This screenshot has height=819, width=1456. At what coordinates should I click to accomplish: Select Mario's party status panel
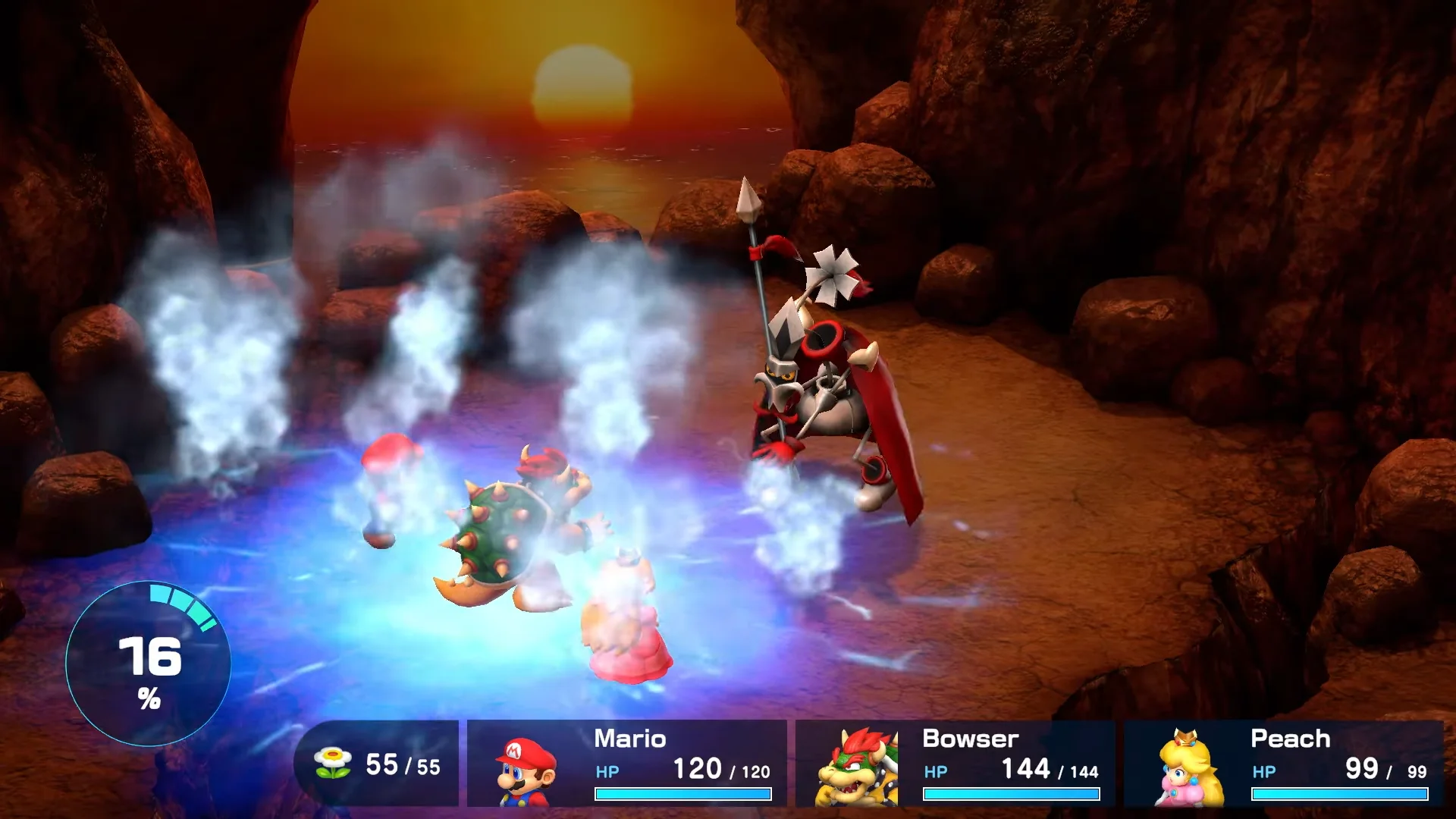click(x=626, y=764)
